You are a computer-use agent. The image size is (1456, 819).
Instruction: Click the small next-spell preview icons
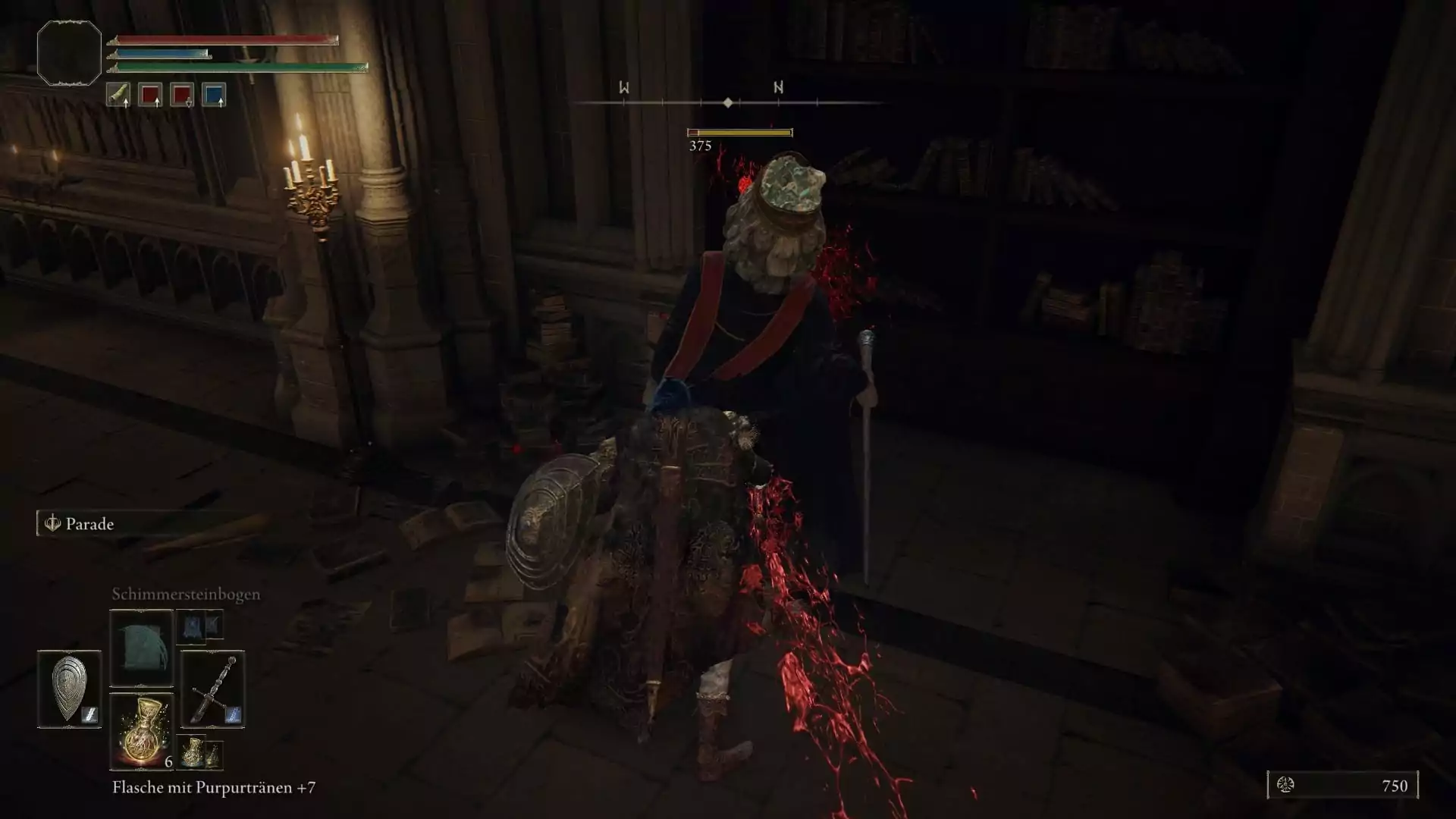[x=200, y=626]
